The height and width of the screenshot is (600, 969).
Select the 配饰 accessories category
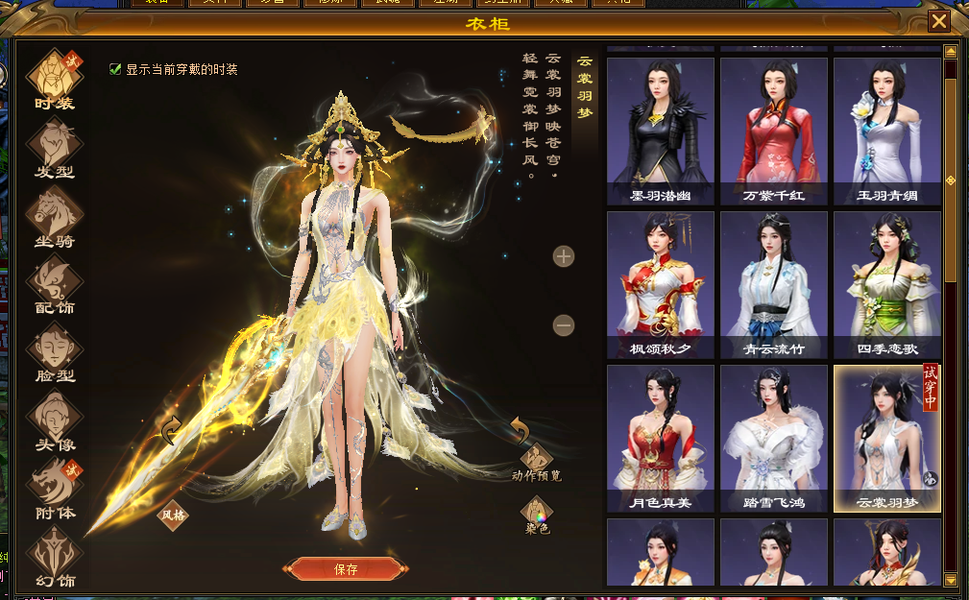54,283
